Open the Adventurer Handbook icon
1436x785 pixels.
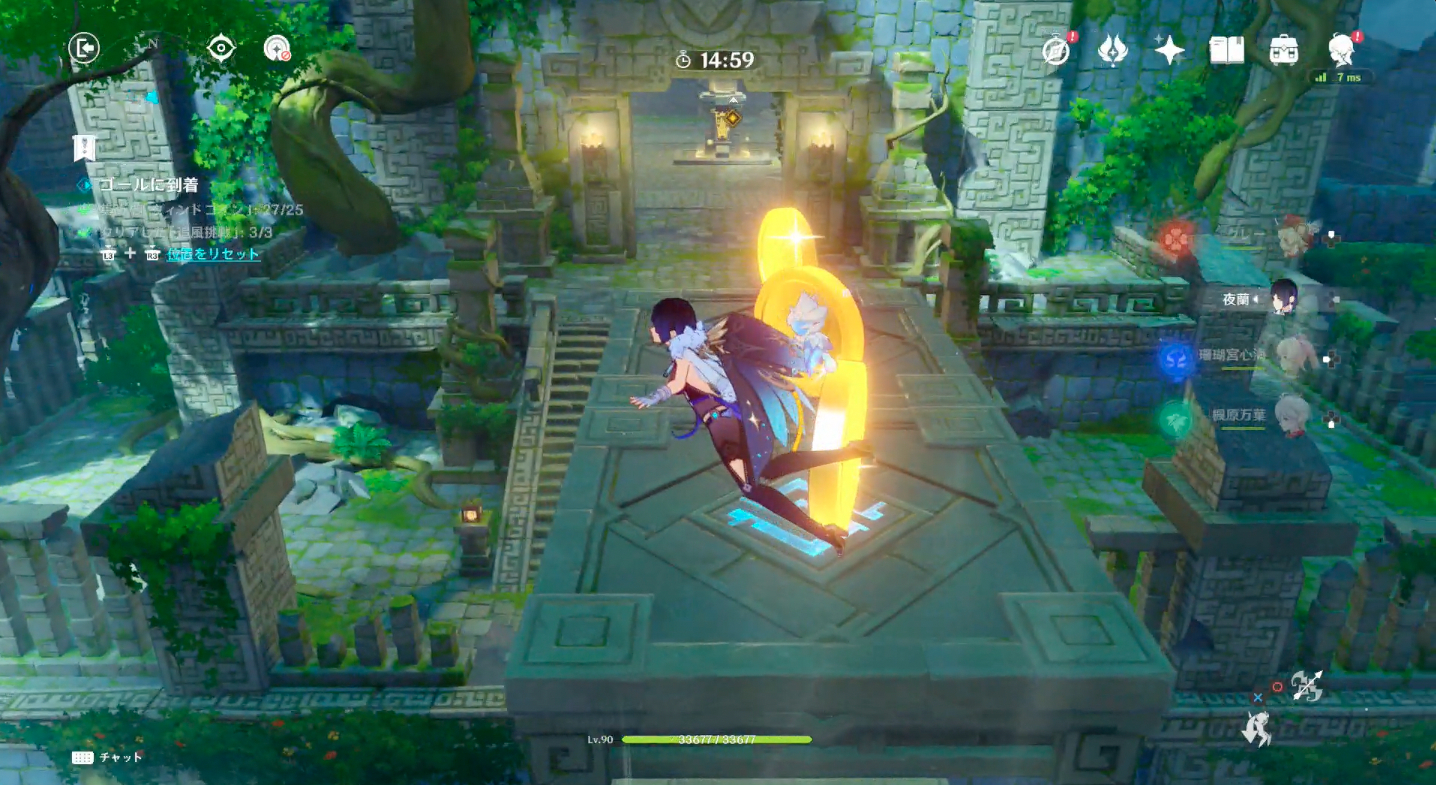1056,48
